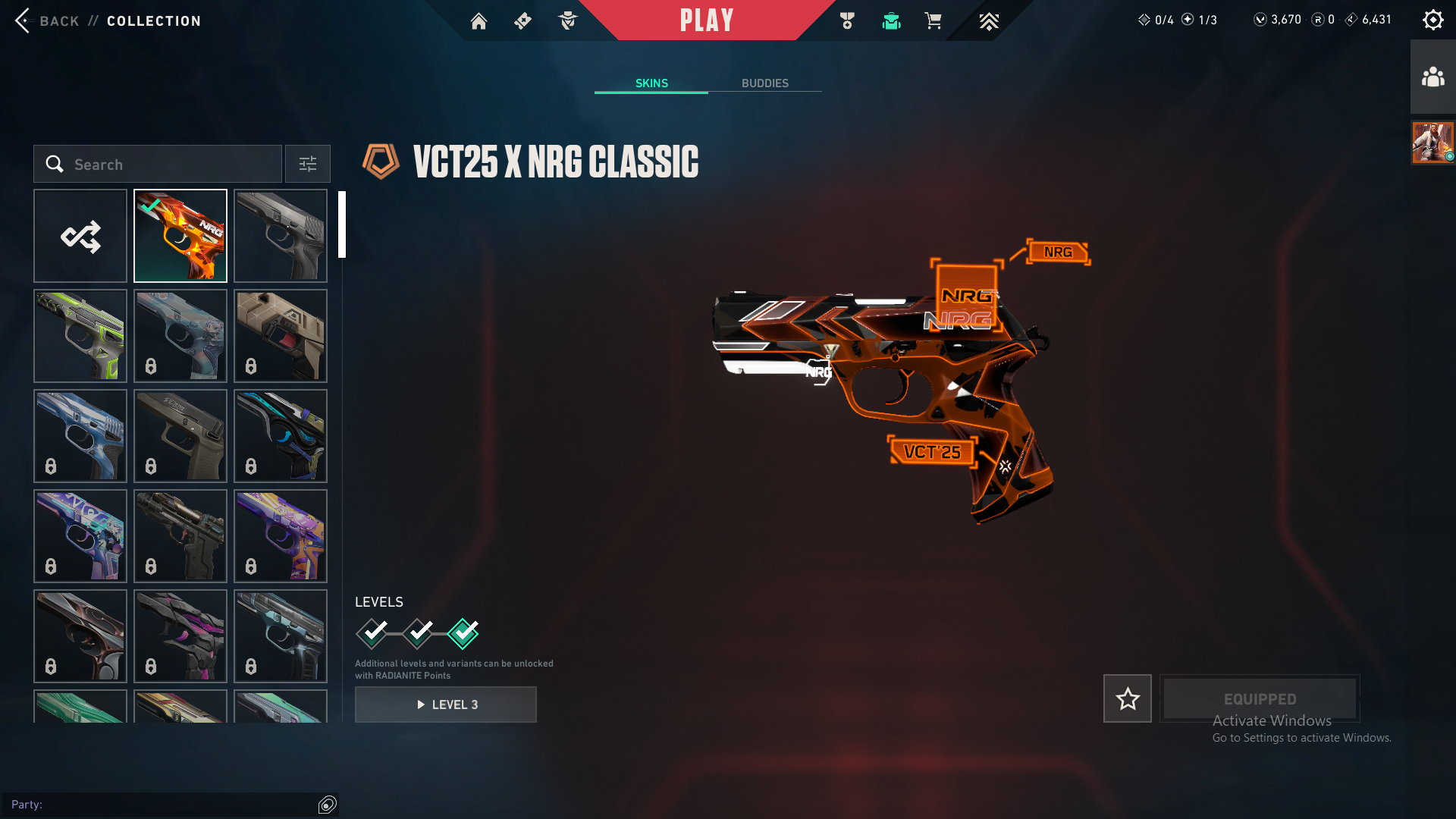
Task: Open the social friends panel
Action: [1432, 77]
